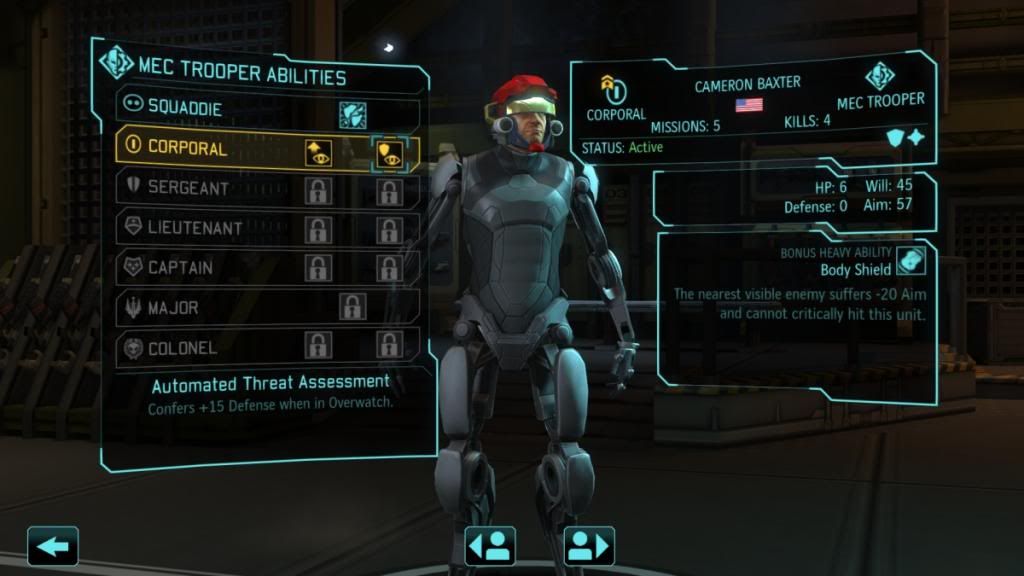This screenshot has width=1024, height=576.
Task: Click the locked Major ability padlock
Action: [x=352, y=307]
